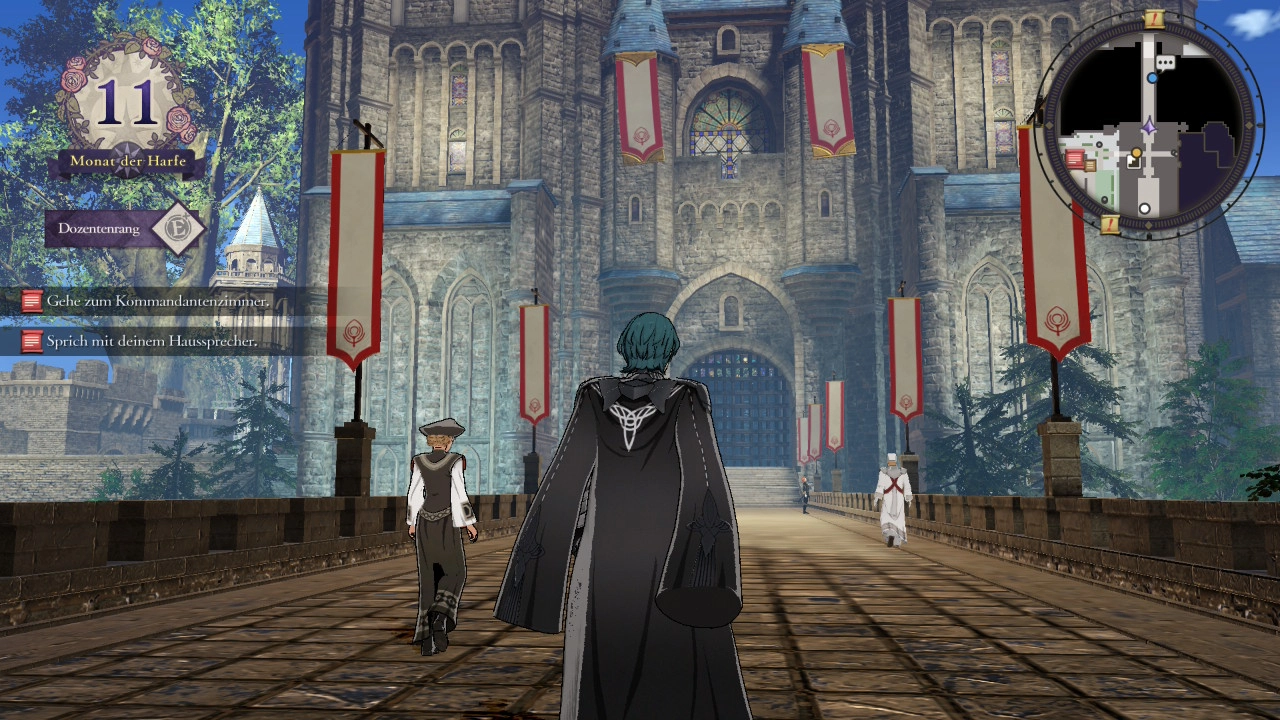The height and width of the screenshot is (720, 1280).
Task: Select the blue dot marker on minimap
Action: click(x=1153, y=77)
